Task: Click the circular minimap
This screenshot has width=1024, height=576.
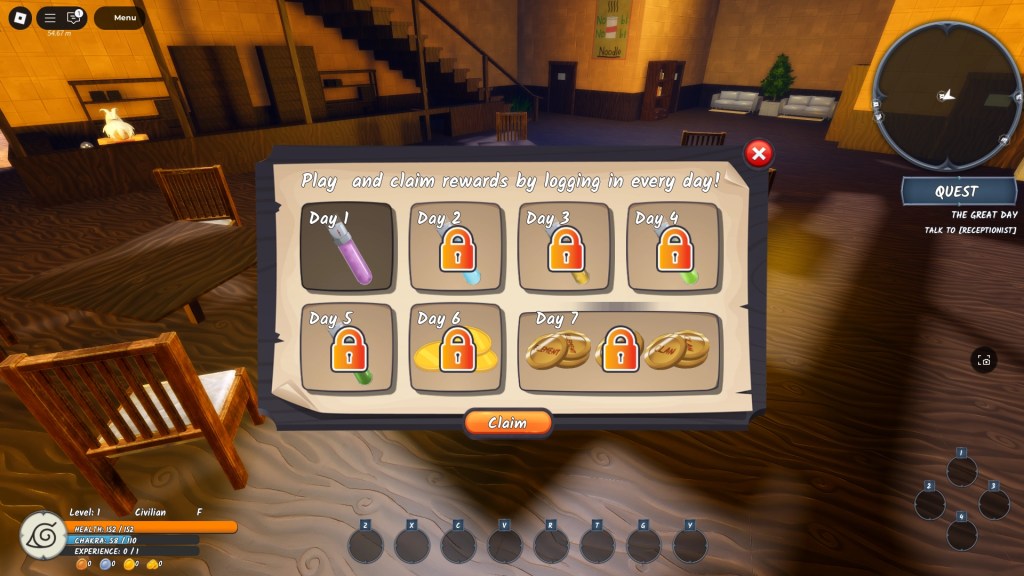Action: [x=946, y=95]
